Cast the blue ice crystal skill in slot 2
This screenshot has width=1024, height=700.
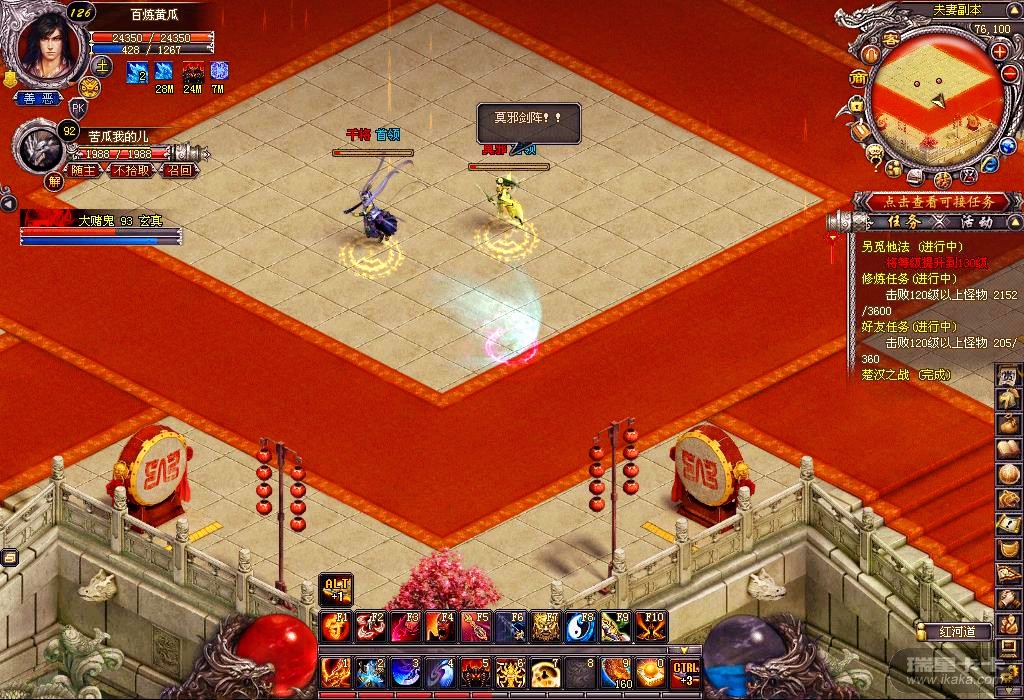370,673
